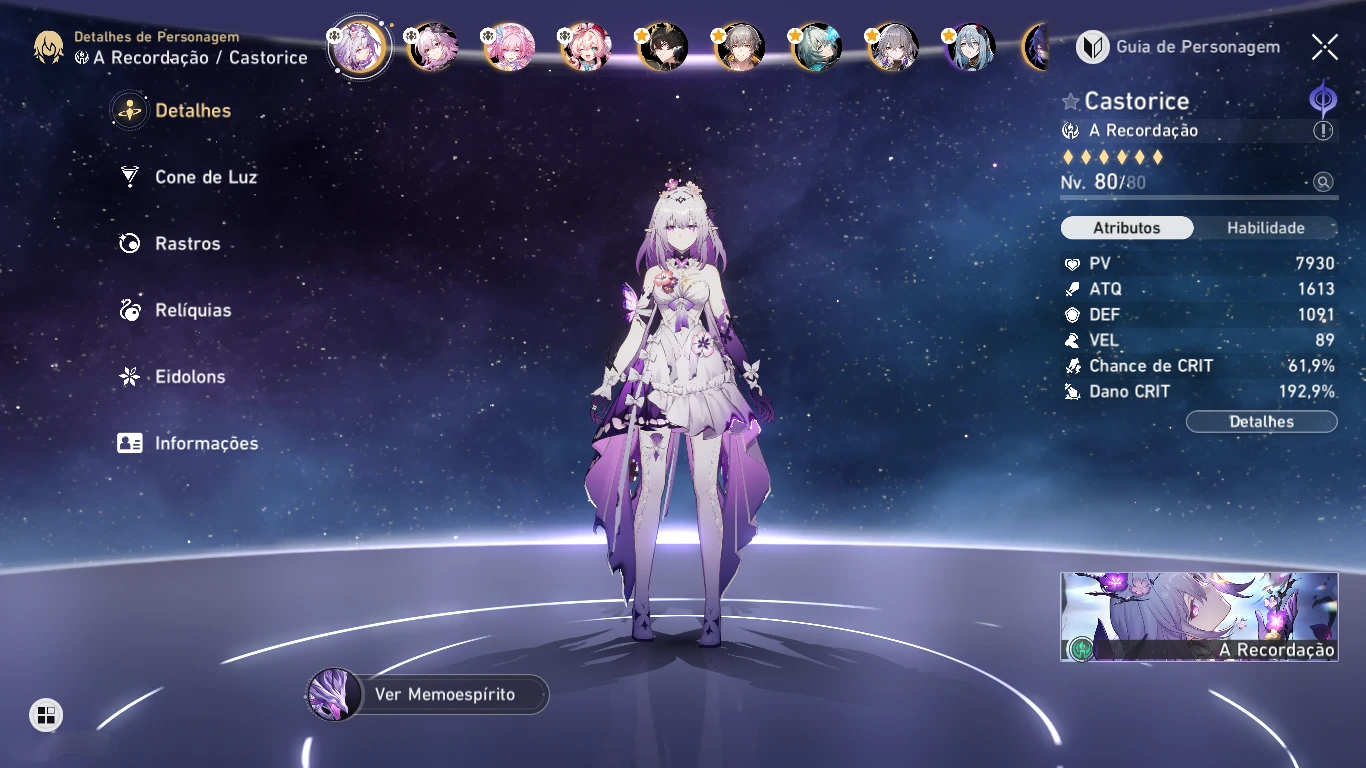The image size is (1366, 768).
Task: Select Detalhes in the left menu
Action: point(192,111)
